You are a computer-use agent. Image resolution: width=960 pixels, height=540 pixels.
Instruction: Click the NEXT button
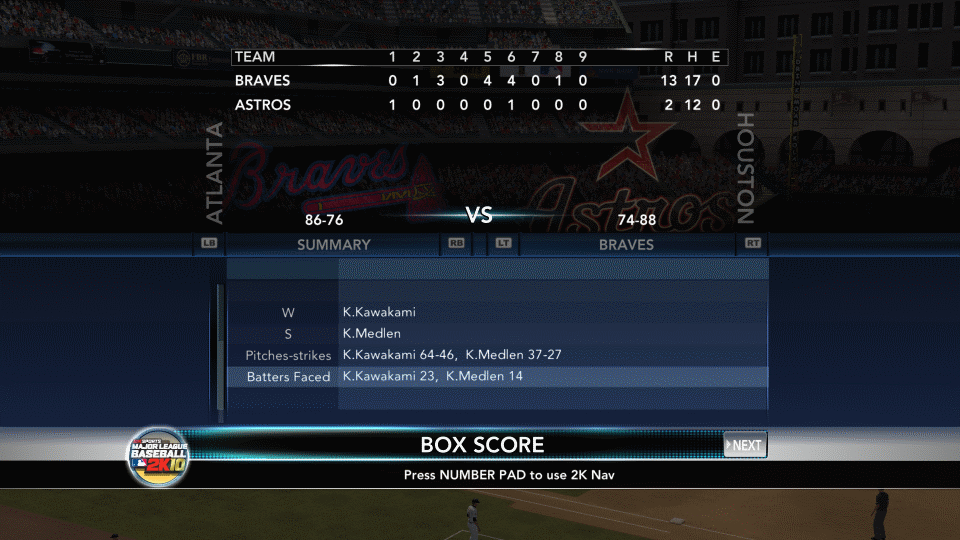coord(745,445)
